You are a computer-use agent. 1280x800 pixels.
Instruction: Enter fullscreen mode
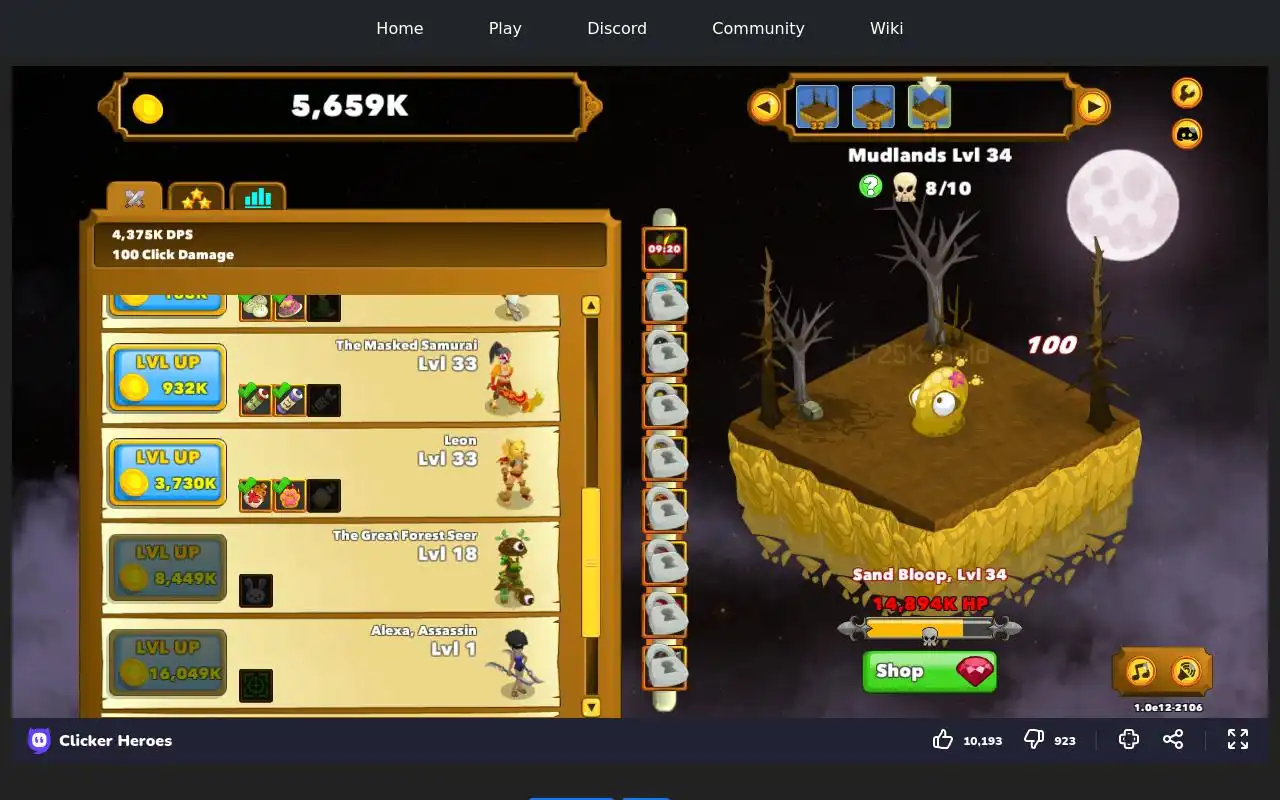click(x=1238, y=739)
